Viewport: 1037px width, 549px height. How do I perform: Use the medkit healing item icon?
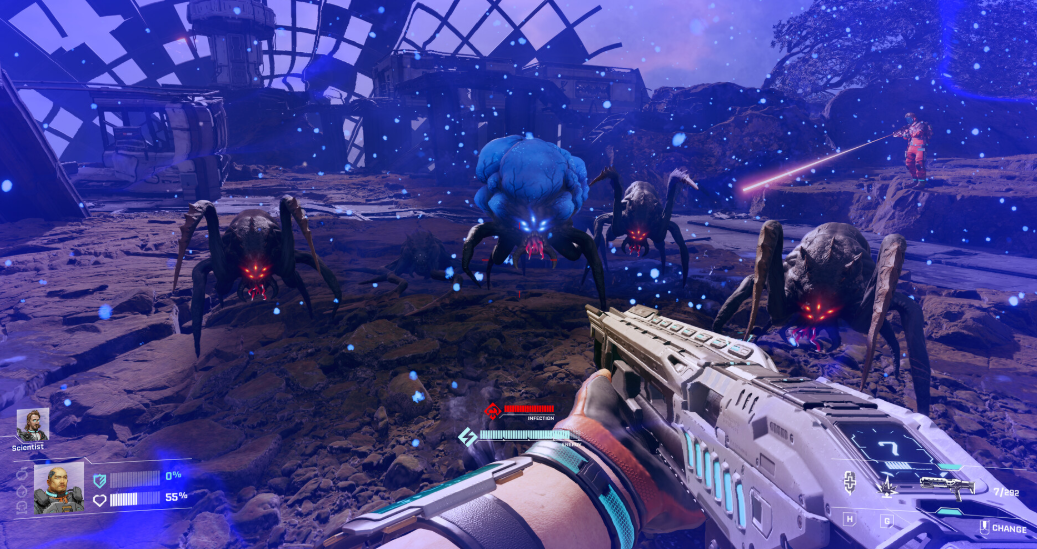coord(850,484)
